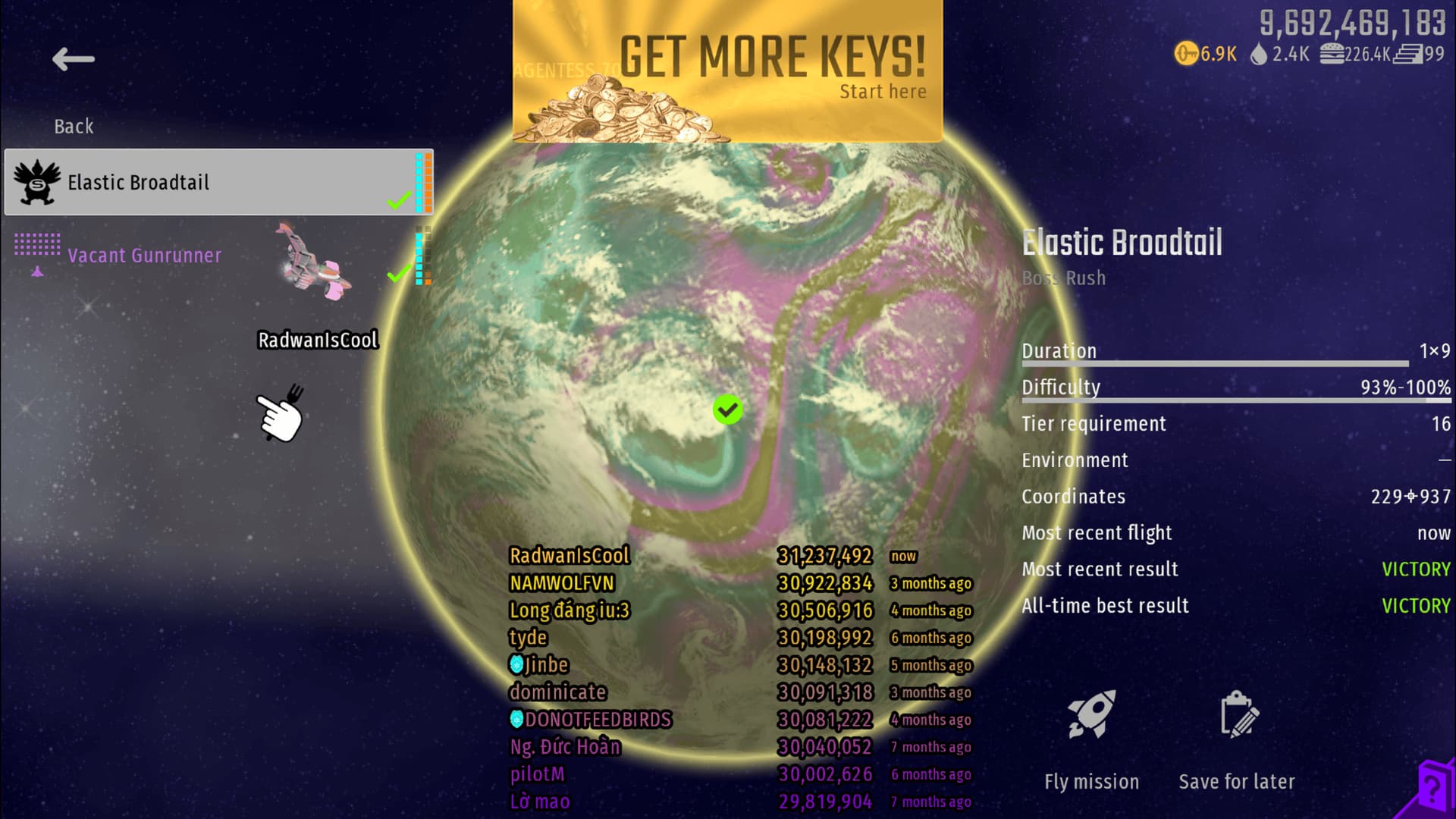The height and width of the screenshot is (819, 1456).
Task: Open the purple help book icon
Action: [x=1433, y=789]
